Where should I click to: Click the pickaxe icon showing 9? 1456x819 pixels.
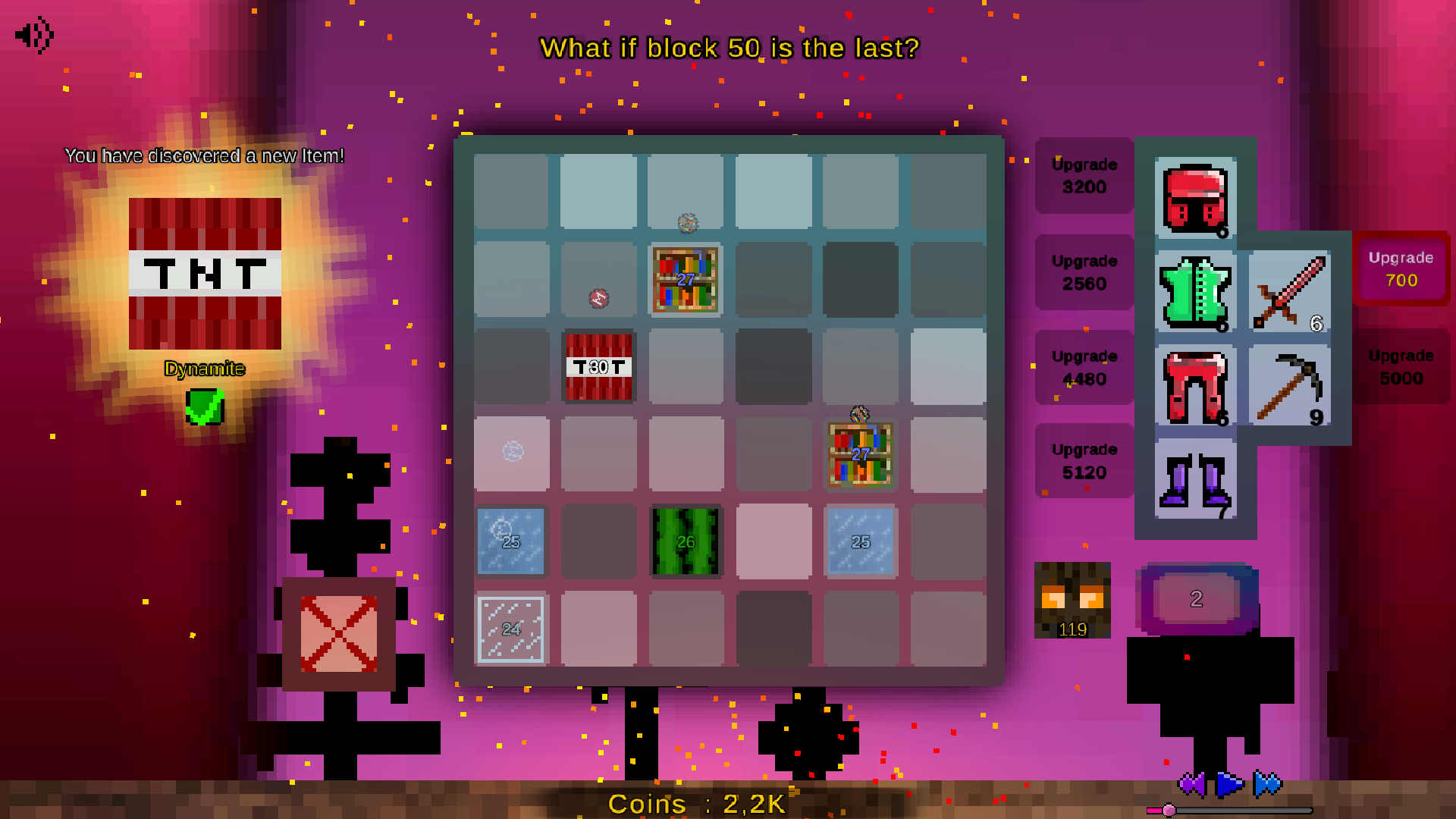pos(1289,388)
